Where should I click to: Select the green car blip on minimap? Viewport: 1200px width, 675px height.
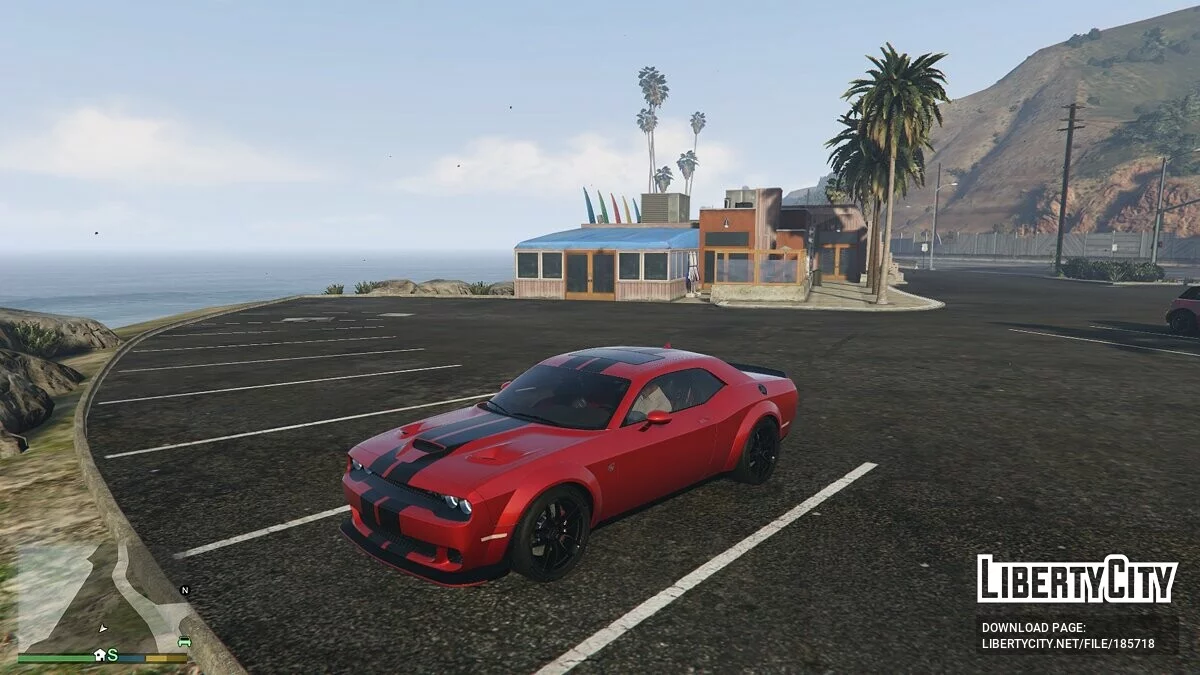click(x=184, y=642)
